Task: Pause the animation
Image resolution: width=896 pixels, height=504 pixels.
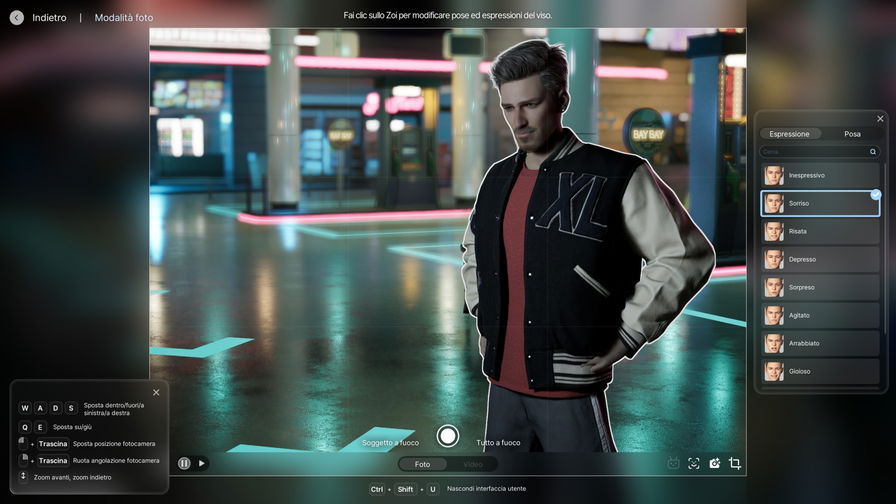Action: point(184,463)
